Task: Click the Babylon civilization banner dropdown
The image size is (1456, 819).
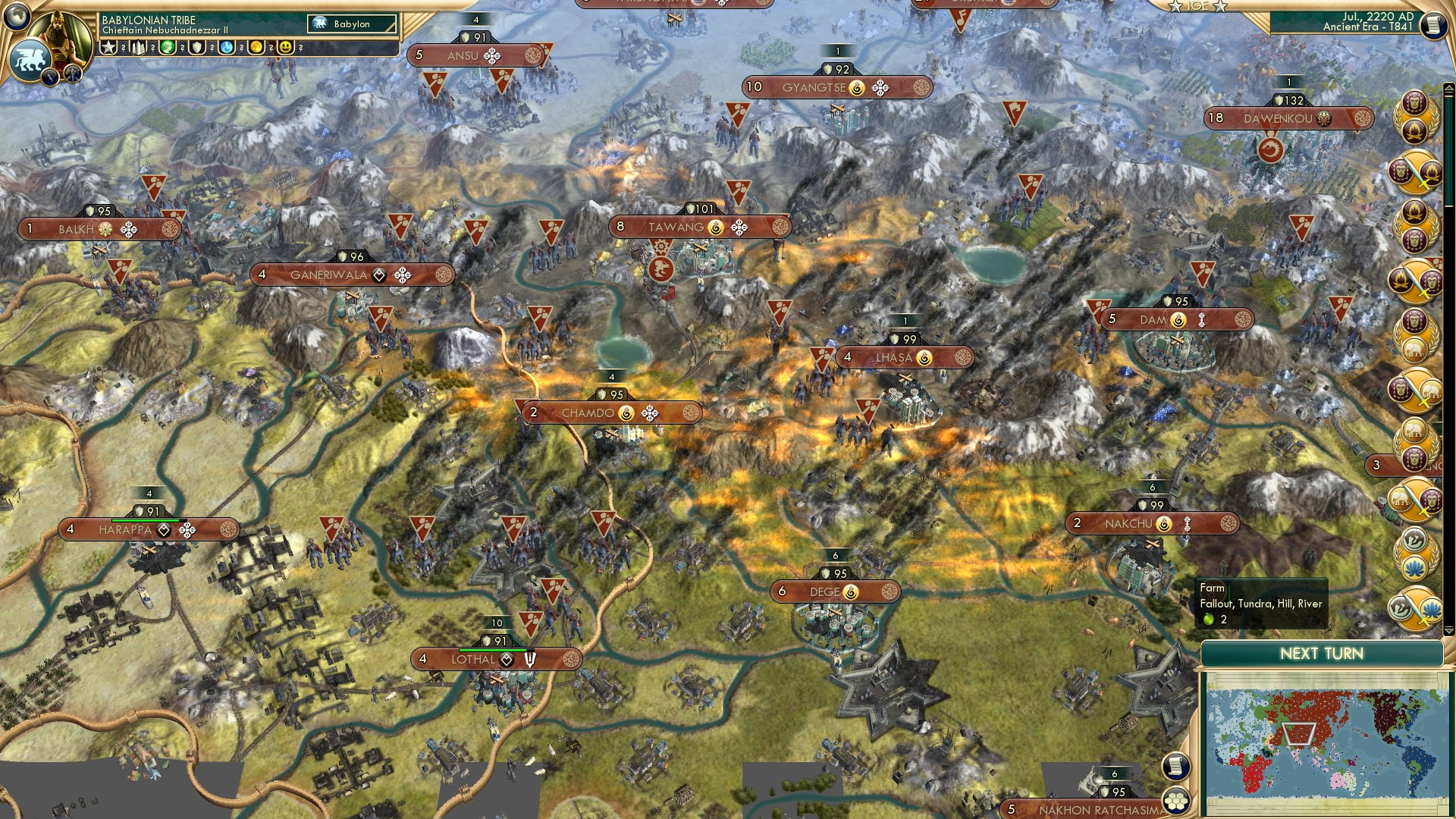Action: point(353,24)
